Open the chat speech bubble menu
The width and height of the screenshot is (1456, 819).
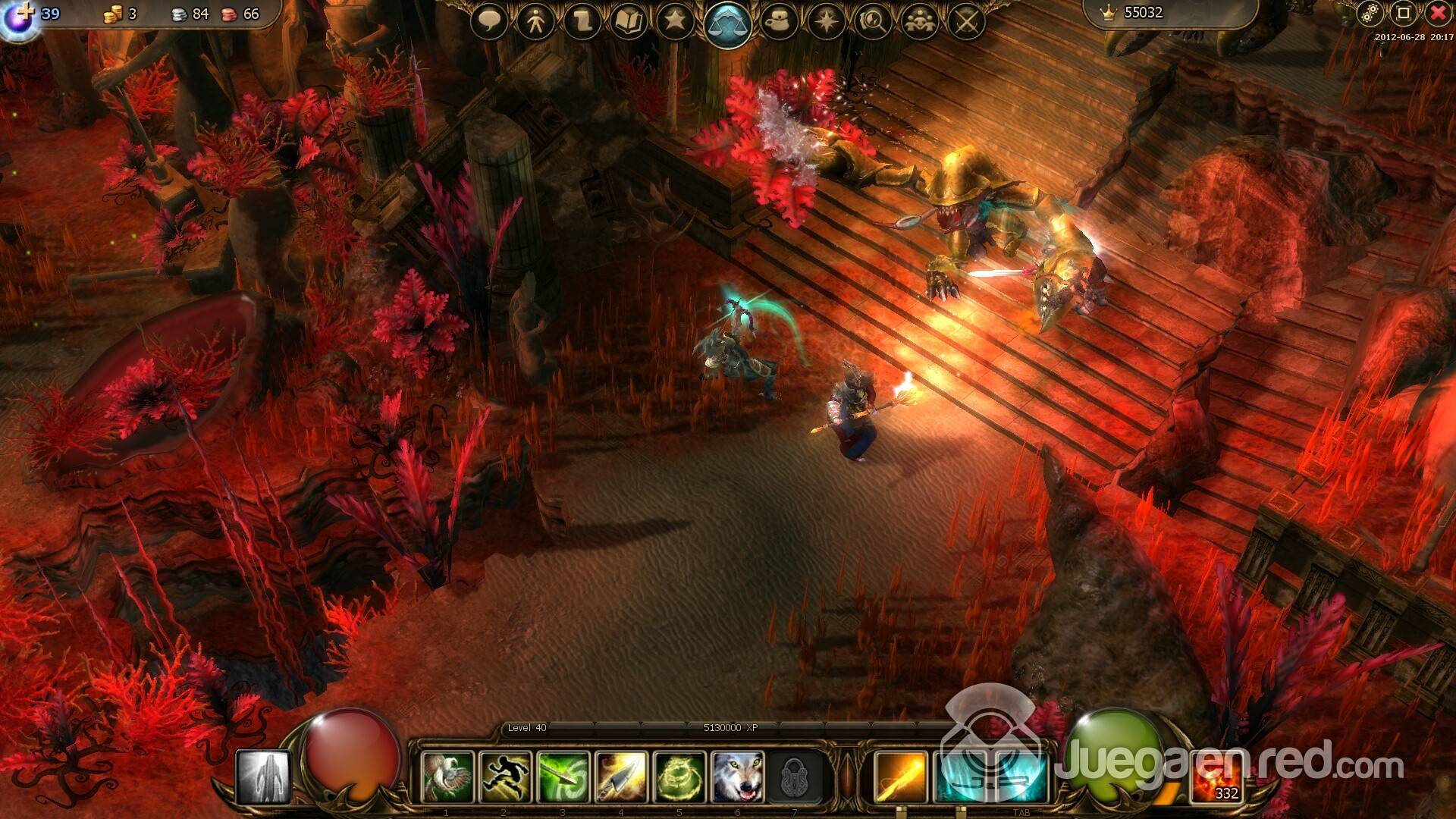pyautogui.click(x=489, y=20)
